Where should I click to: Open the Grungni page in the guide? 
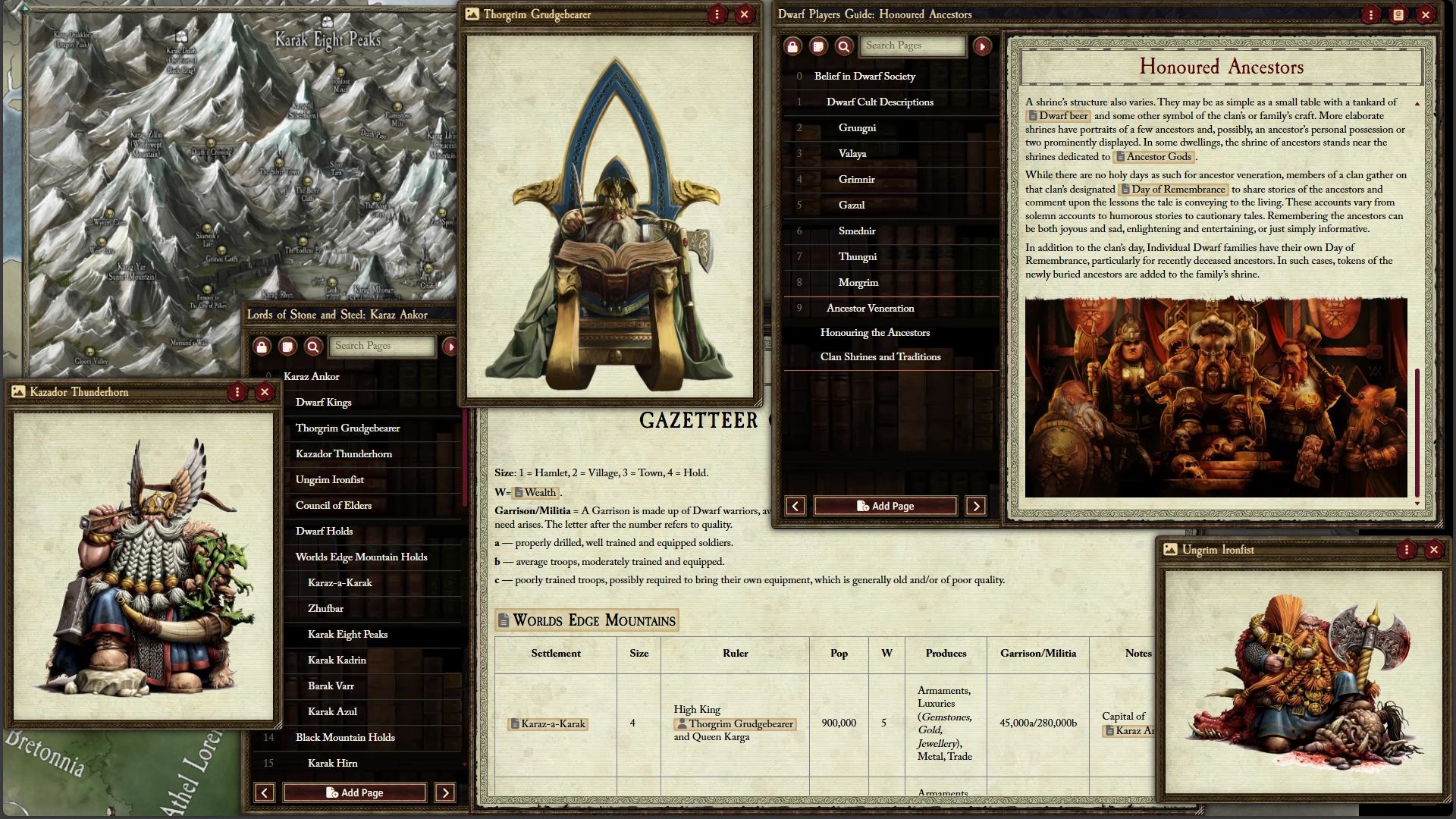tap(857, 127)
